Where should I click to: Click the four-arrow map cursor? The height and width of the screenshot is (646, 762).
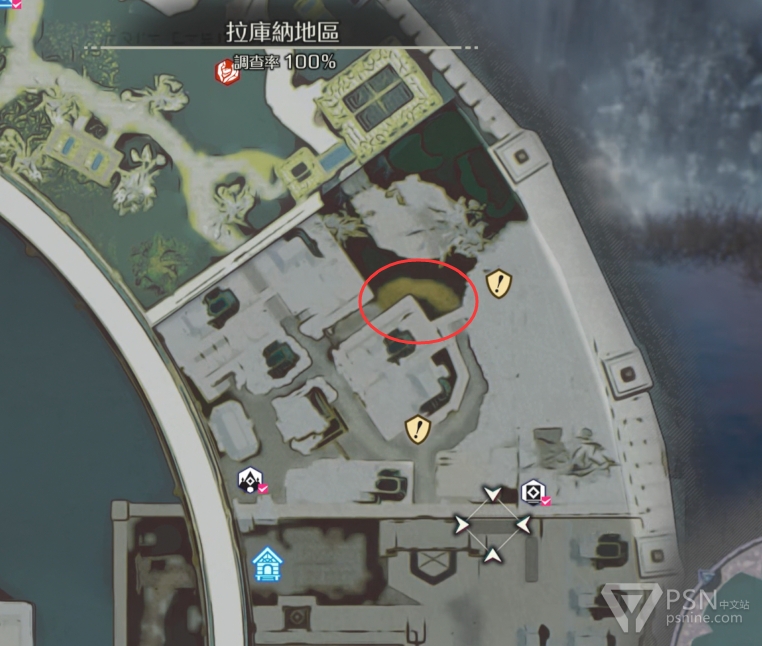(x=492, y=524)
